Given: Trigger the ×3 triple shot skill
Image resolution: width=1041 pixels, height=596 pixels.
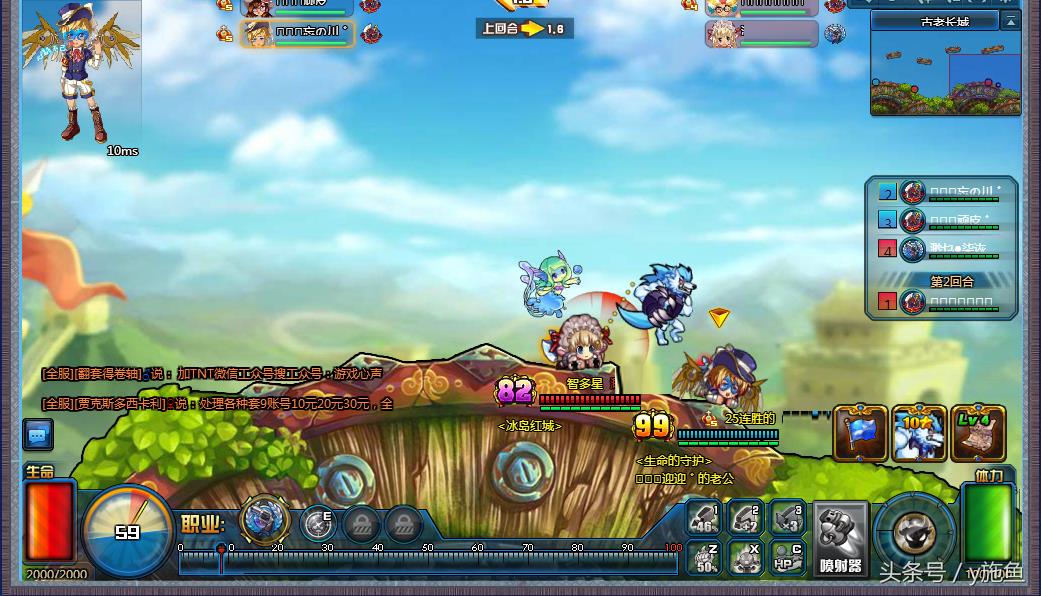Looking at the screenshot, I should [x=788, y=519].
